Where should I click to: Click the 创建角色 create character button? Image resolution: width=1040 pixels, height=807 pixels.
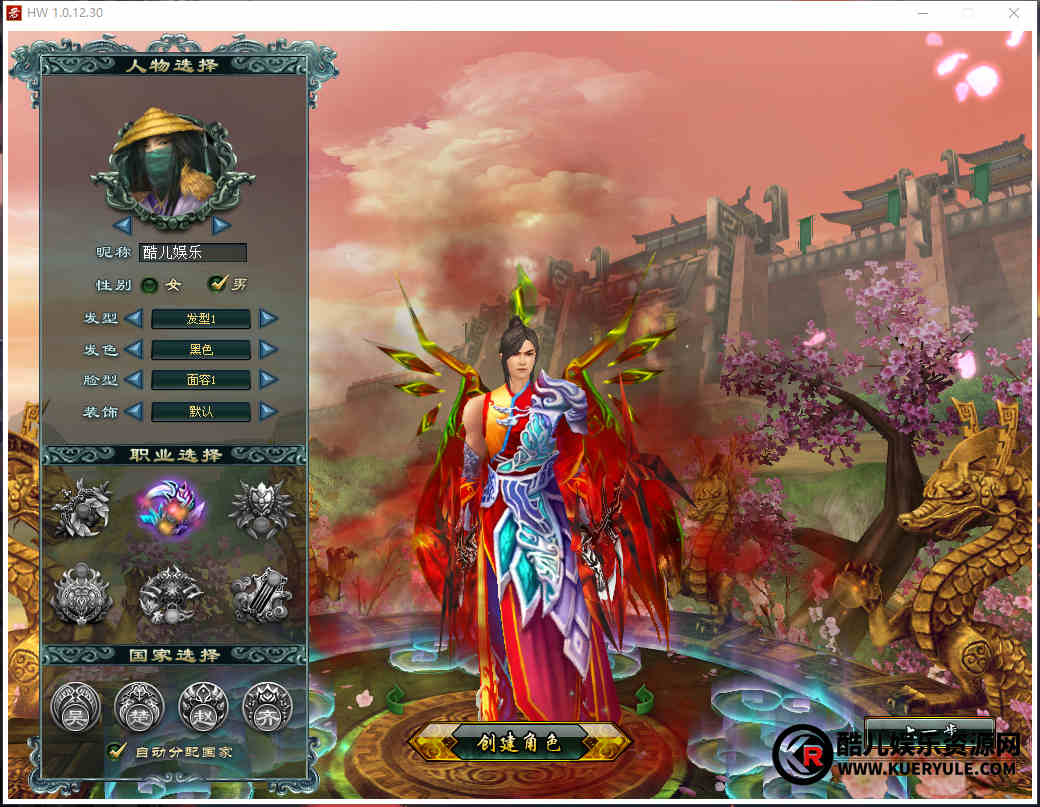point(519,742)
